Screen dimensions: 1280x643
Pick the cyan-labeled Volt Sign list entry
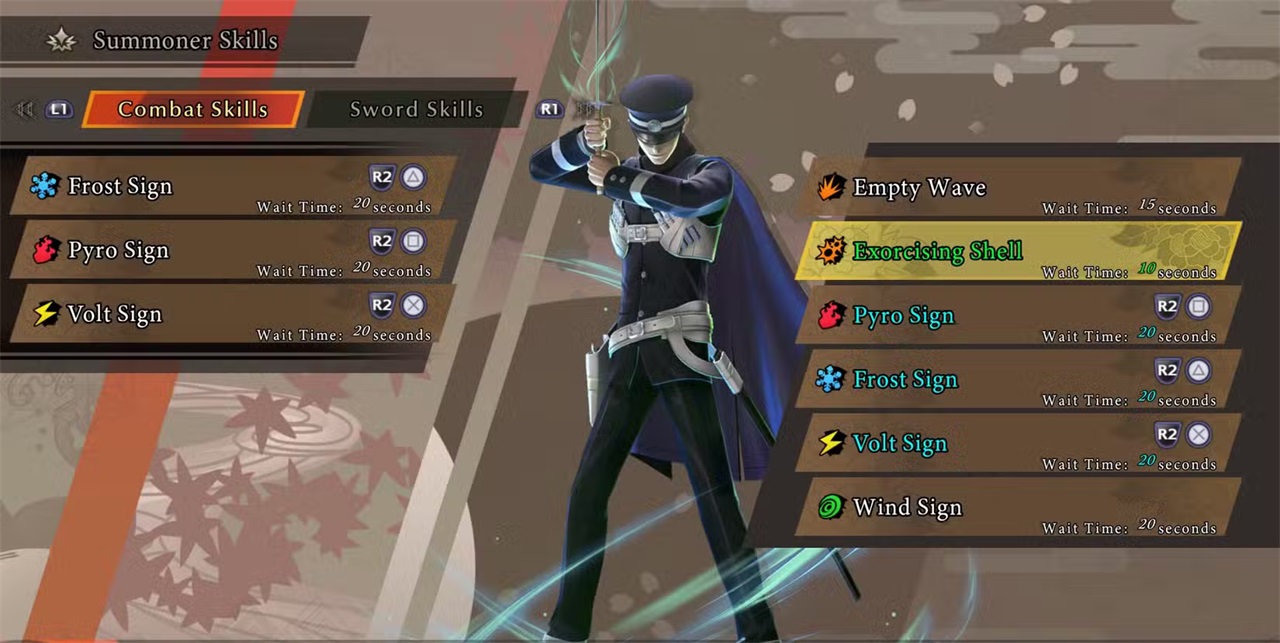pyautogui.click(x=1018, y=444)
